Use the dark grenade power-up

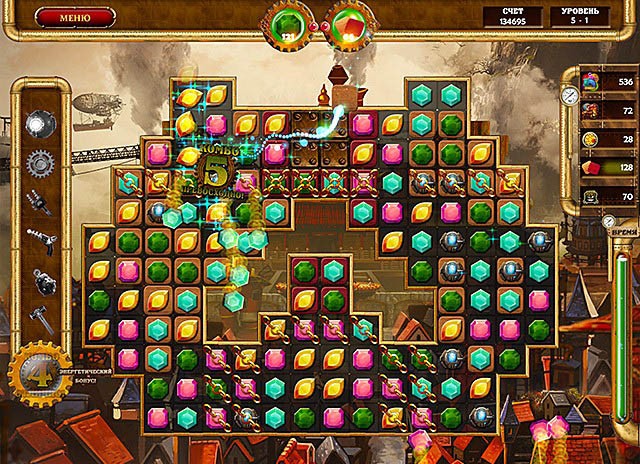click(x=40, y=280)
